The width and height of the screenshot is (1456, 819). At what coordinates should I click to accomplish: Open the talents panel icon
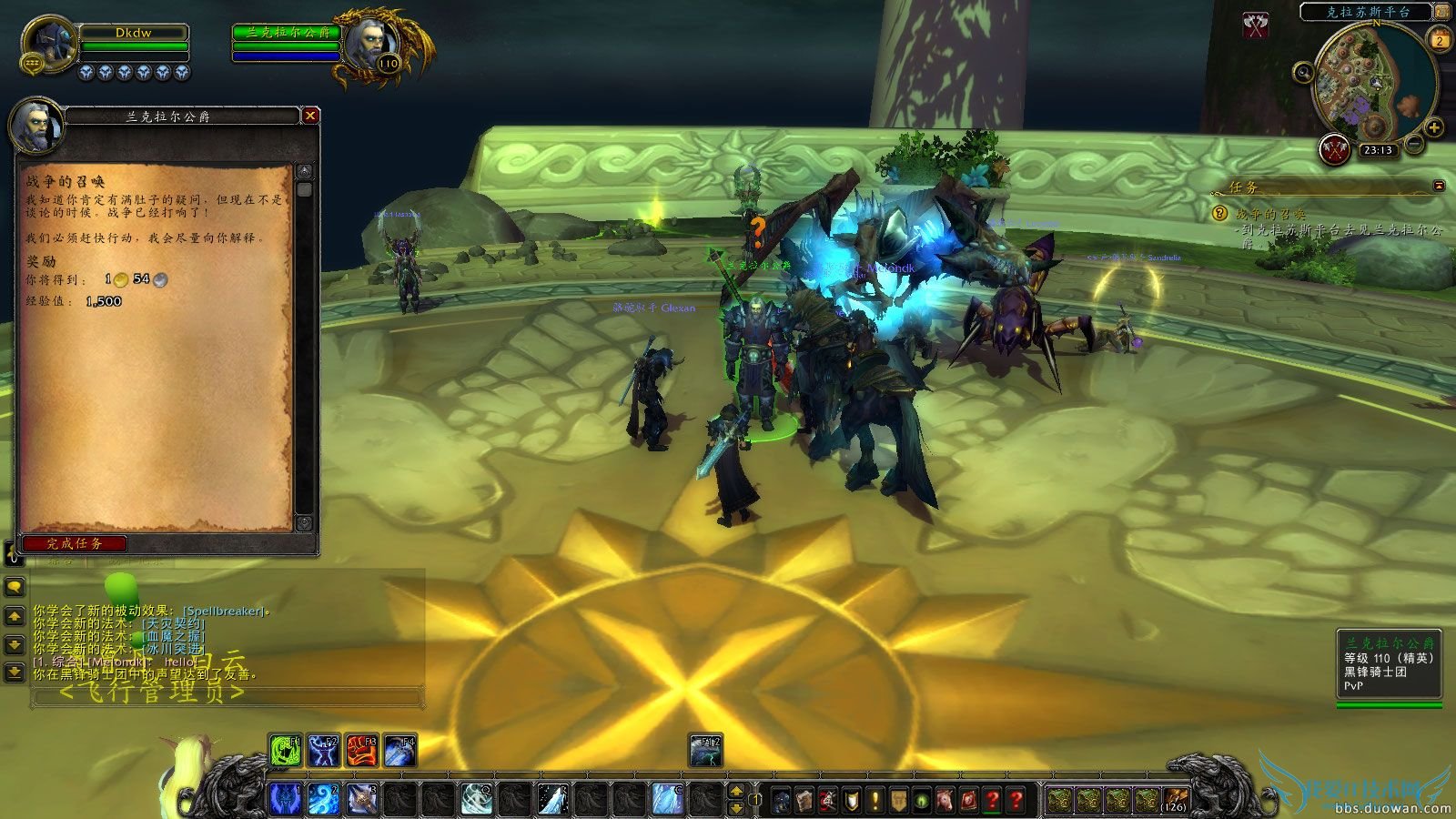828,800
